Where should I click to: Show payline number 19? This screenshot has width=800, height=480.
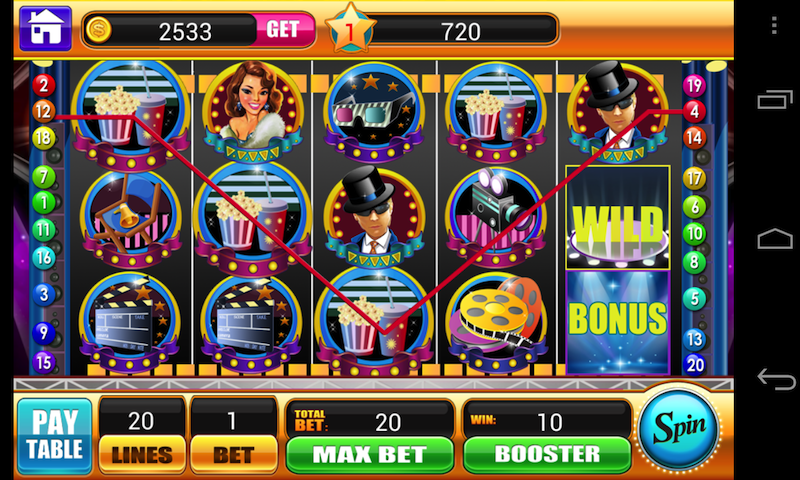[x=694, y=85]
